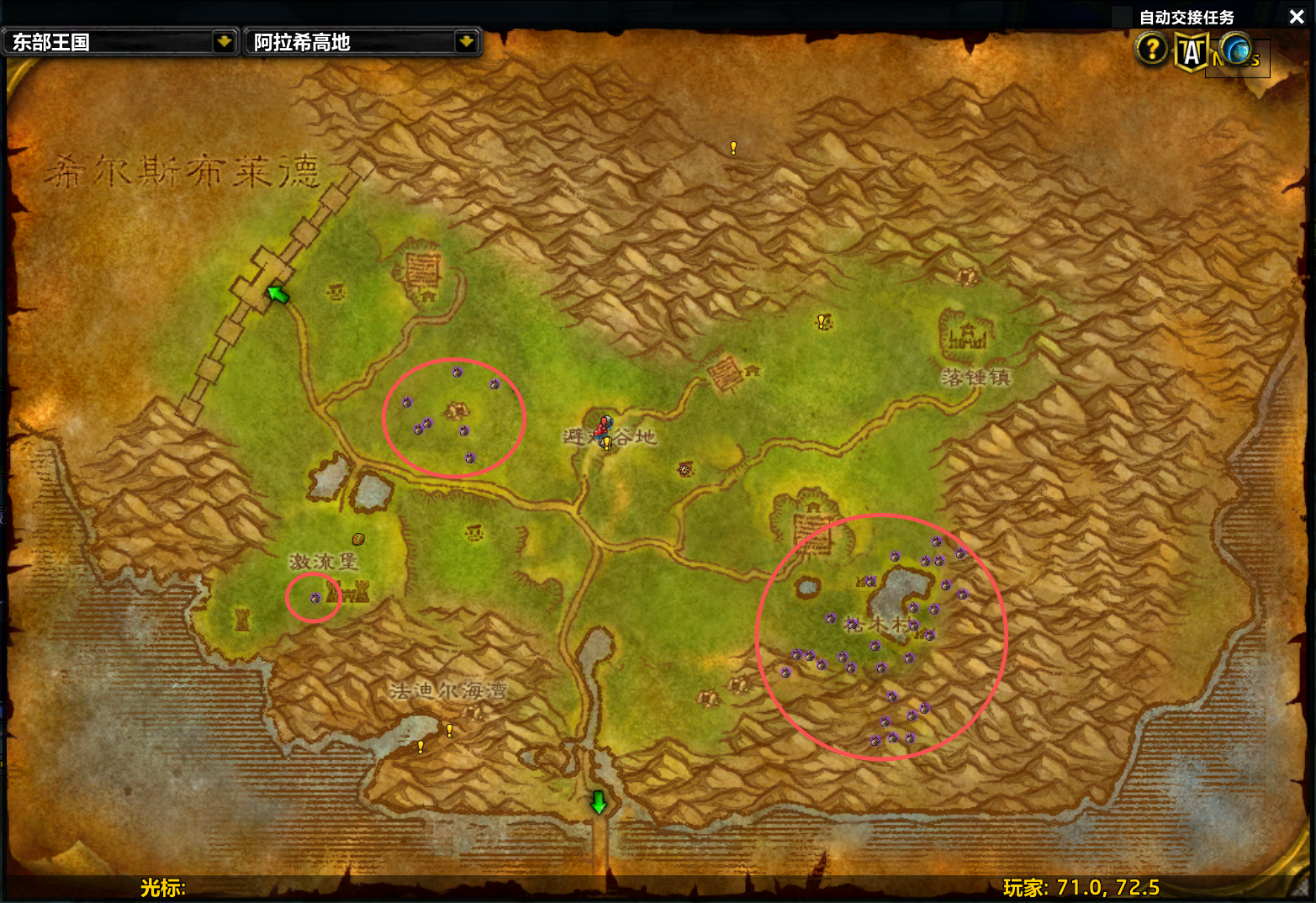Select the green arrow at the southern road exit
The image size is (1316, 903).
point(598,802)
